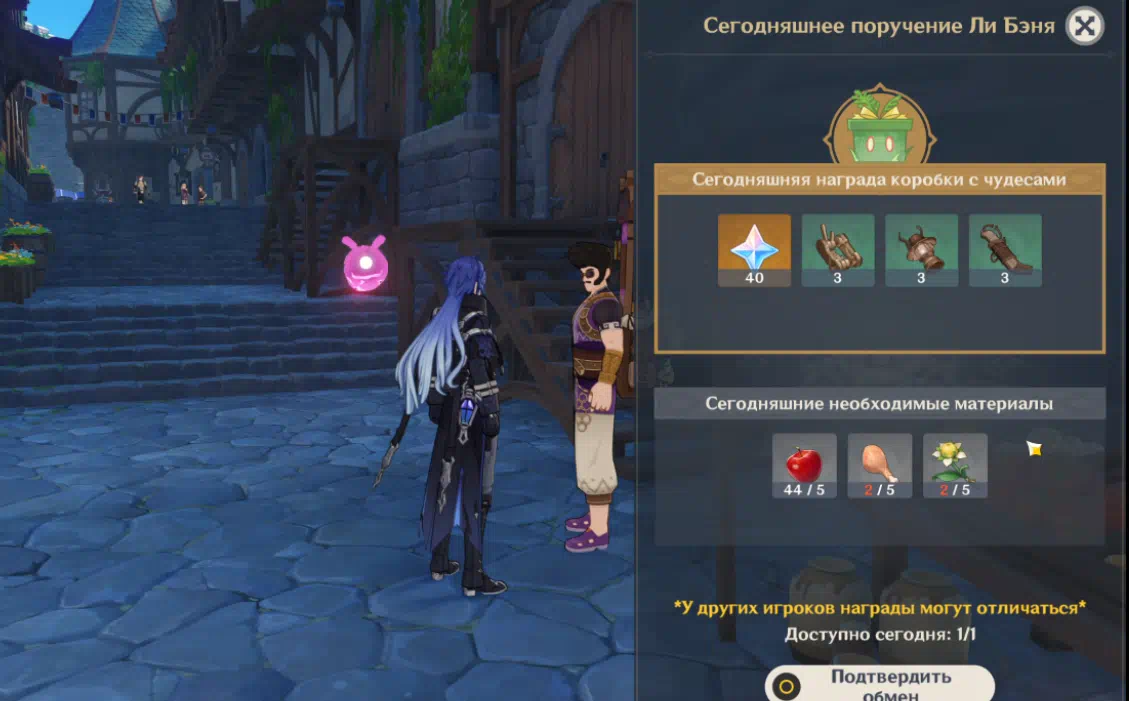The height and width of the screenshot is (701, 1129).
Task: View the fowl meat required material
Action: (880, 465)
